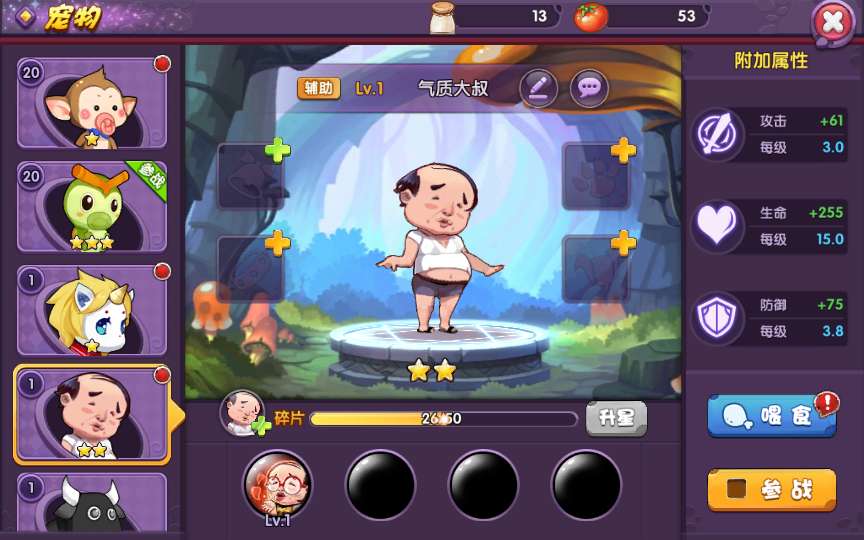Close the pet screen with the X button

point(833,21)
